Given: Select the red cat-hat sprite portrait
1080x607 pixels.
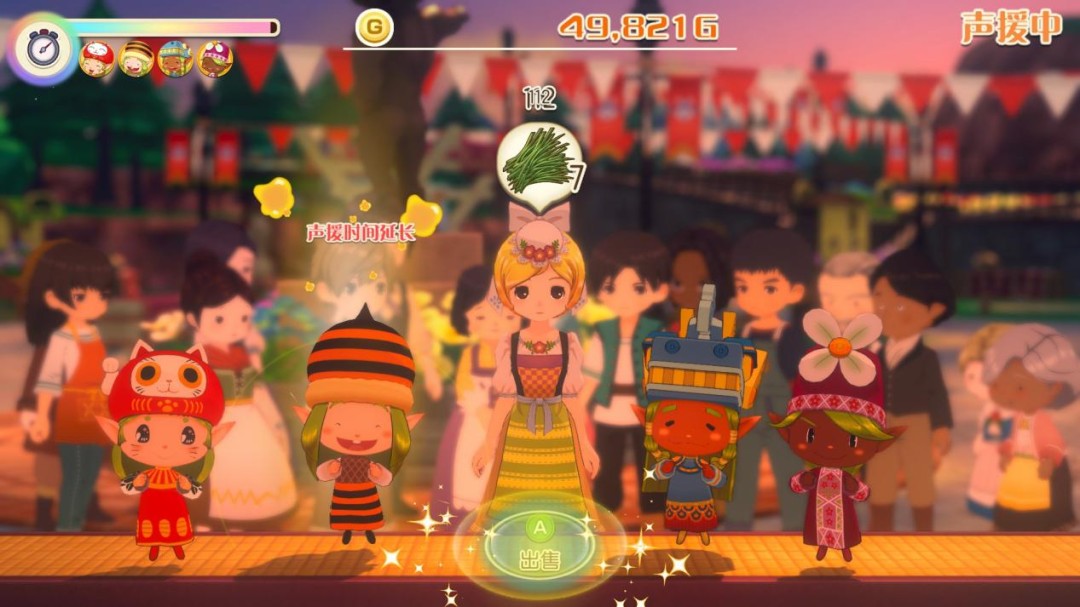Looking at the screenshot, I should pos(98,59).
